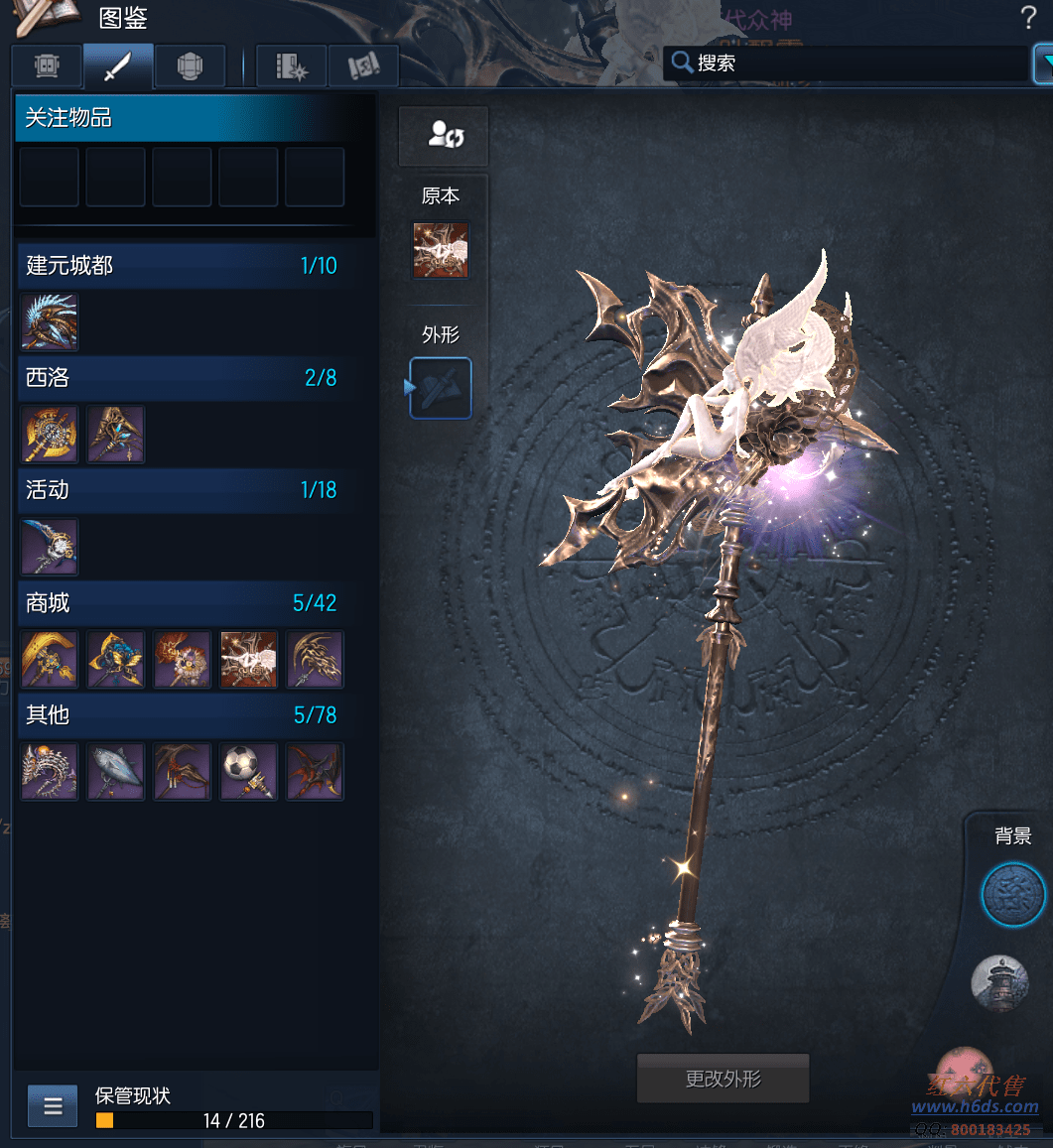The image size is (1053, 1148).
Task: Open the storage list menu button
Action: coord(53,1105)
